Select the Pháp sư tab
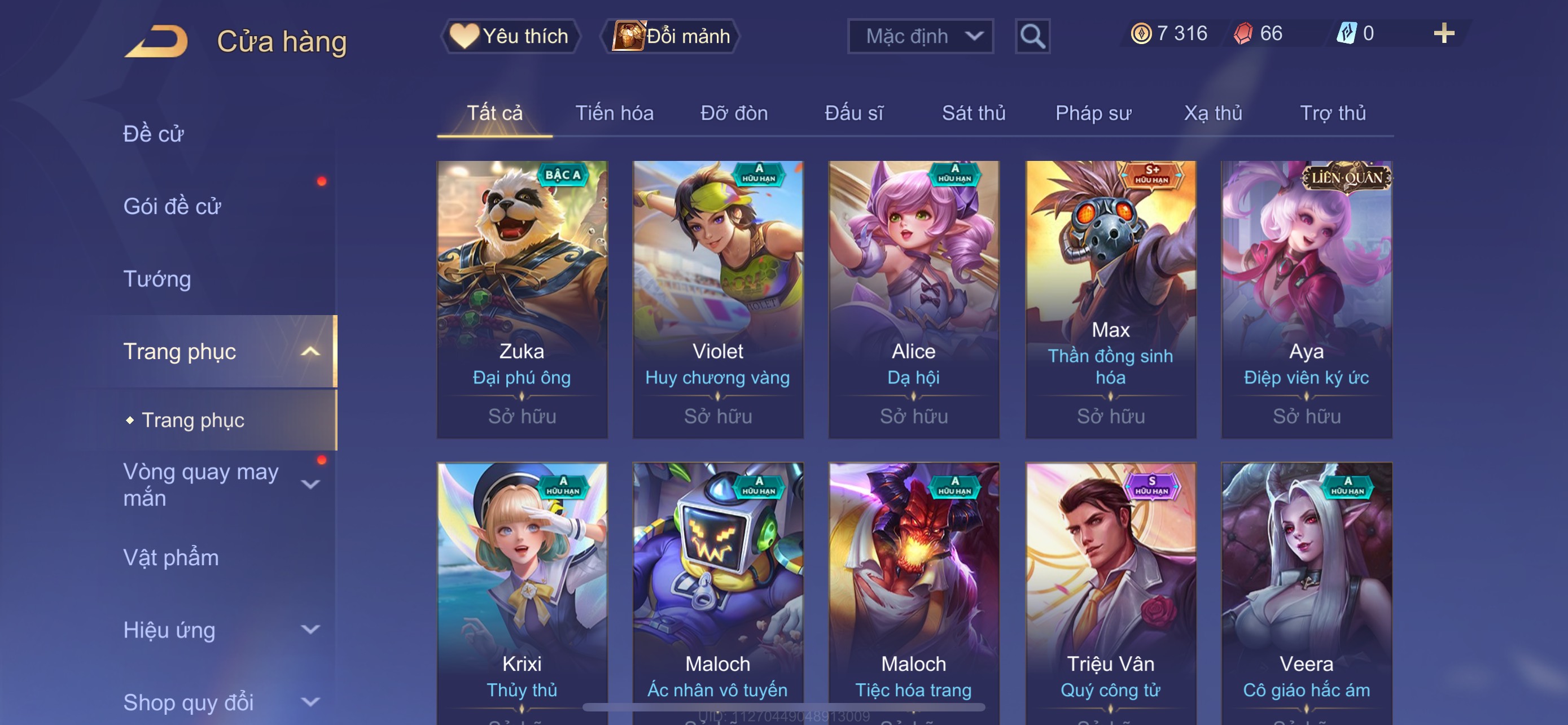The image size is (1568, 725). (x=1093, y=113)
